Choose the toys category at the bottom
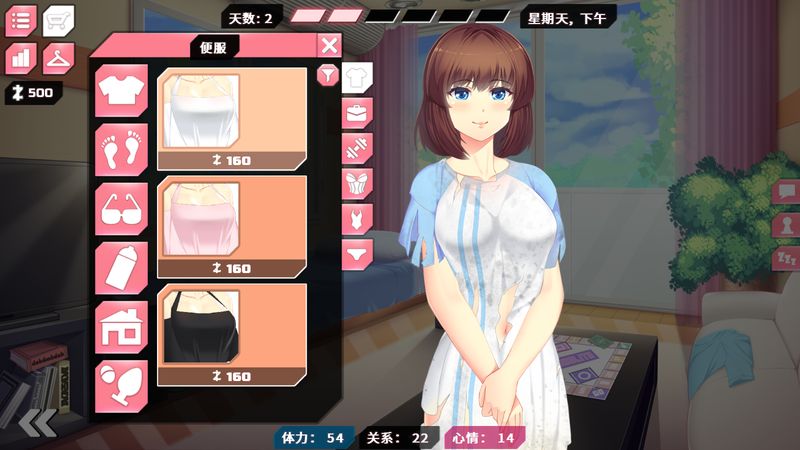This screenshot has height=450, width=800. coord(122,386)
